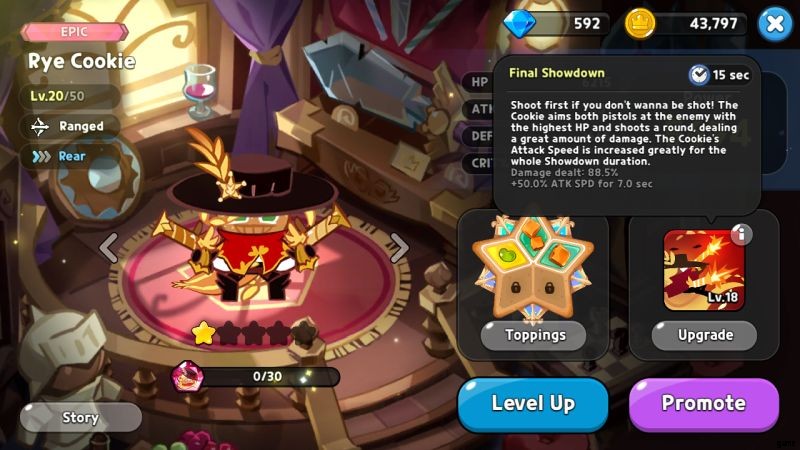Promote Rye Cookie

tap(703, 404)
